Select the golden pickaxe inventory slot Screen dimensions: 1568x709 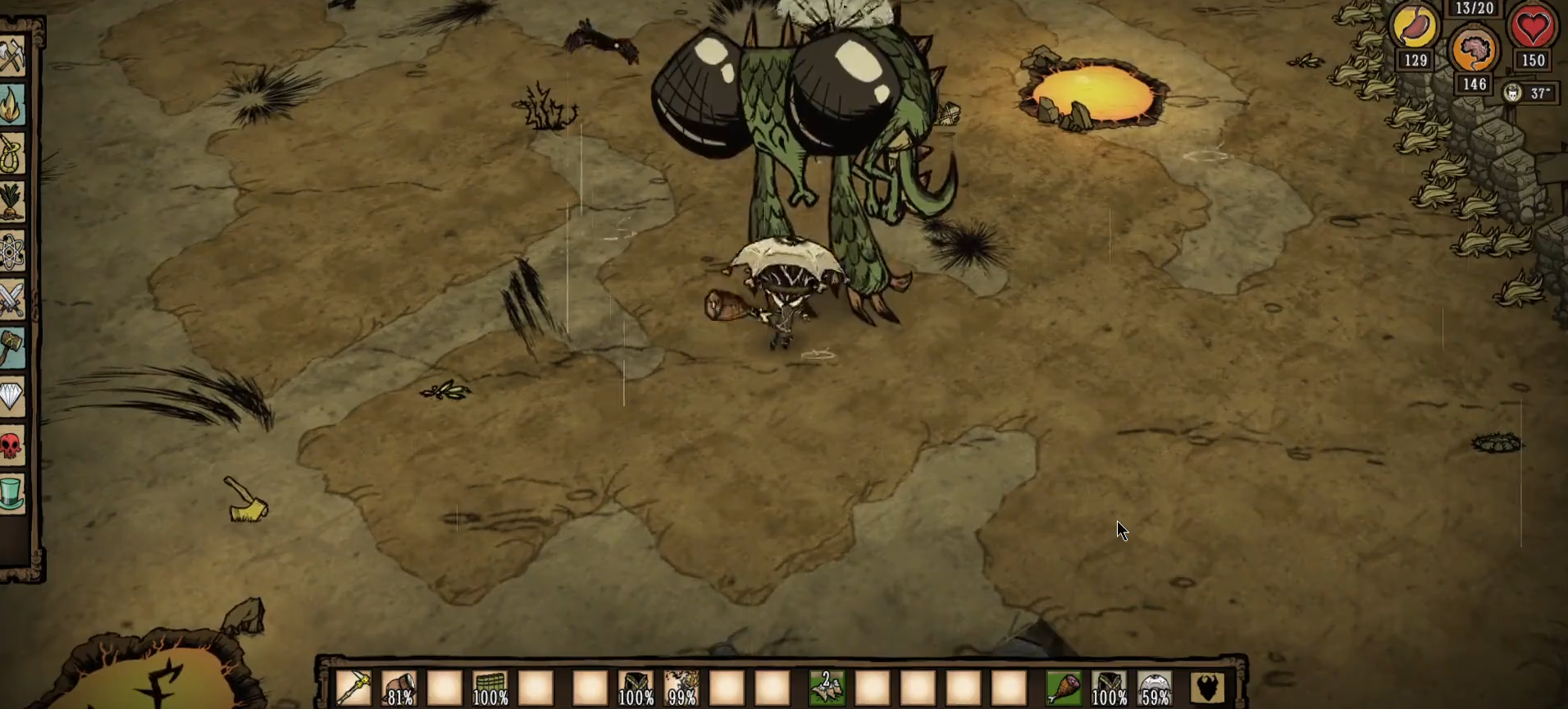tap(353, 688)
